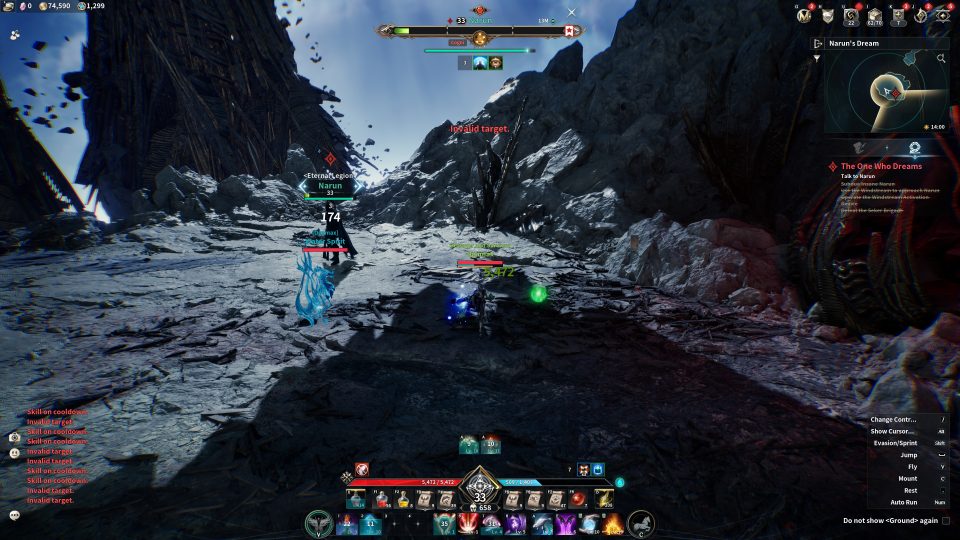The height and width of the screenshot is (540, 960).
Task: Click the horse mount button
Action: pyautogui.click(x=641, y=523)
